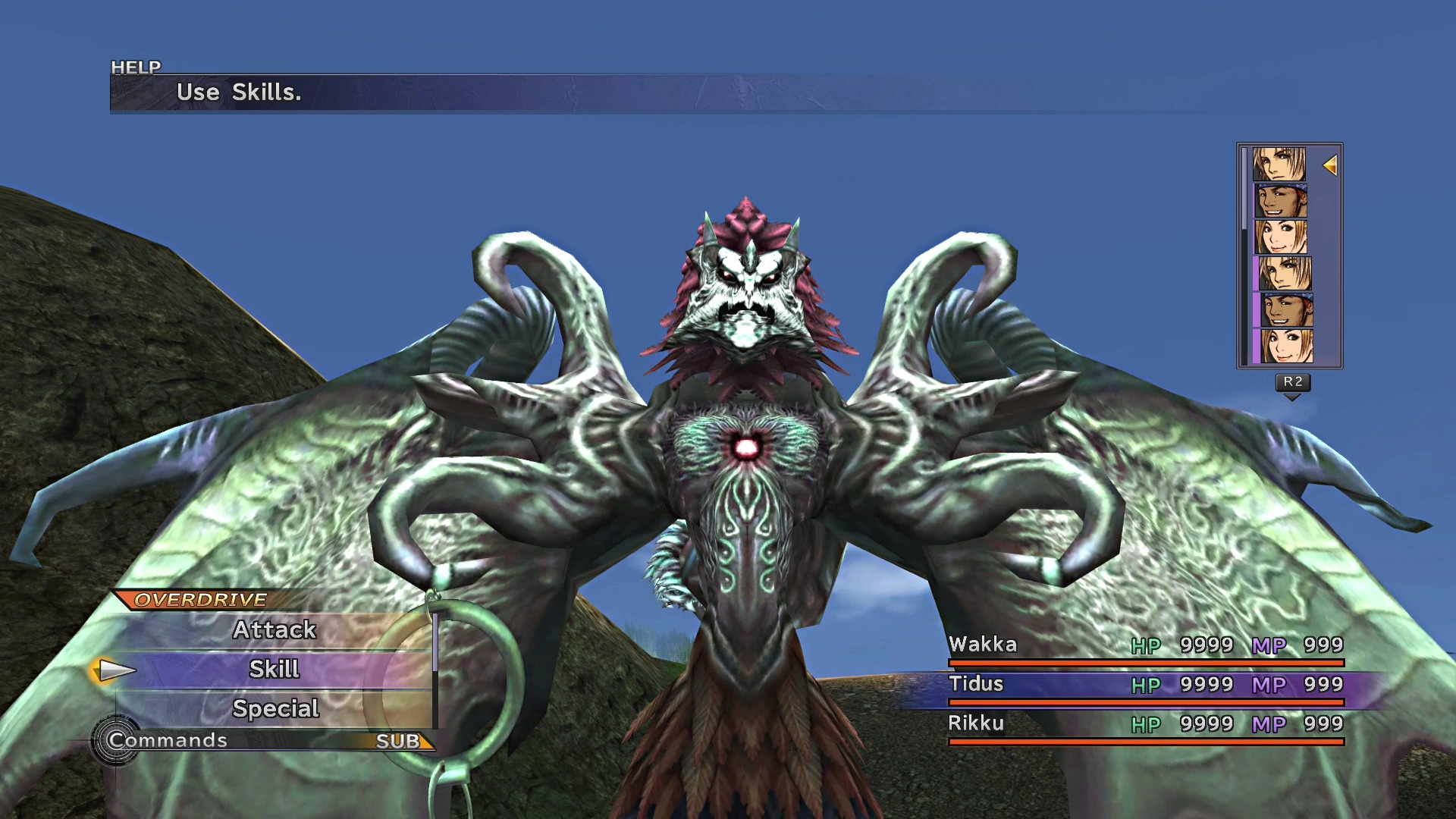The image size is (1456, 819).
Task: Click the Use Skills help text
Action: click(240, 93)
